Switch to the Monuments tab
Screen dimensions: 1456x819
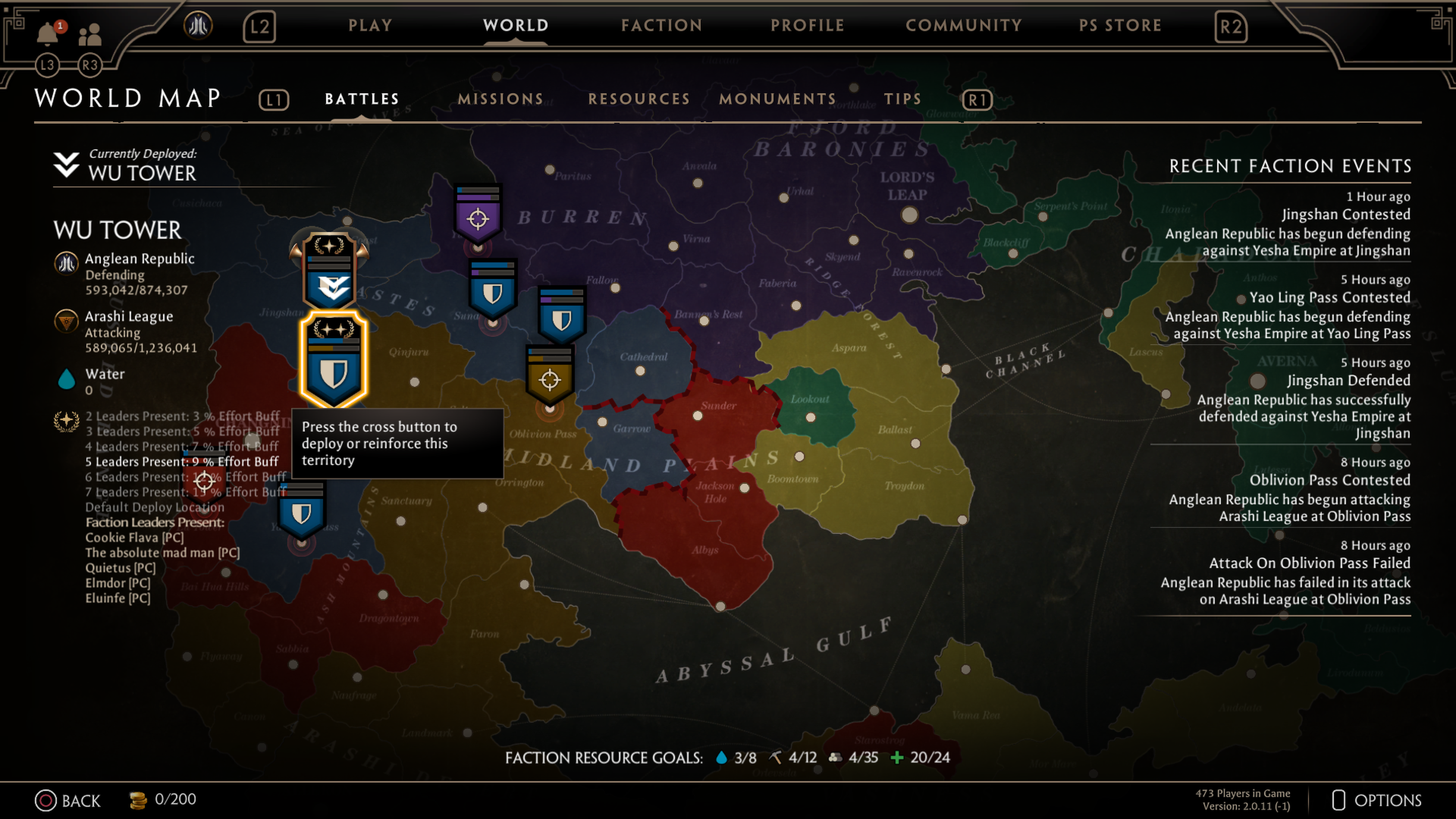(777, 99)
